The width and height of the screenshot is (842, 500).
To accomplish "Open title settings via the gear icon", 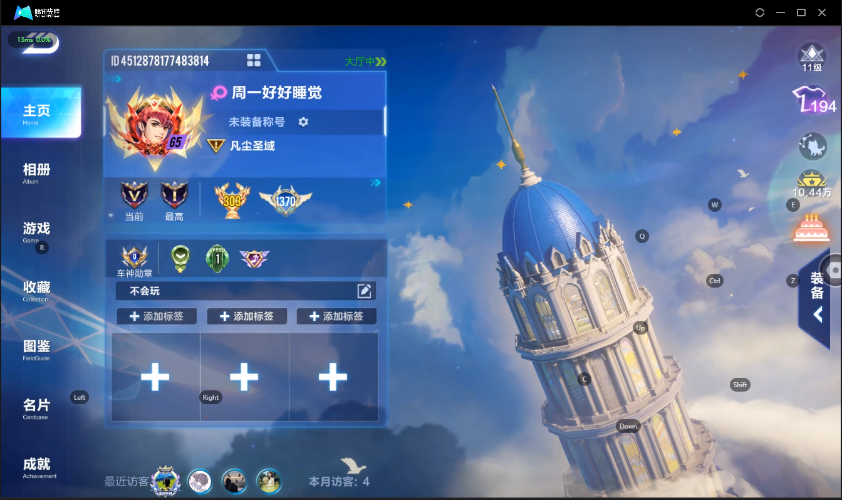I will (x=303, y=122).
